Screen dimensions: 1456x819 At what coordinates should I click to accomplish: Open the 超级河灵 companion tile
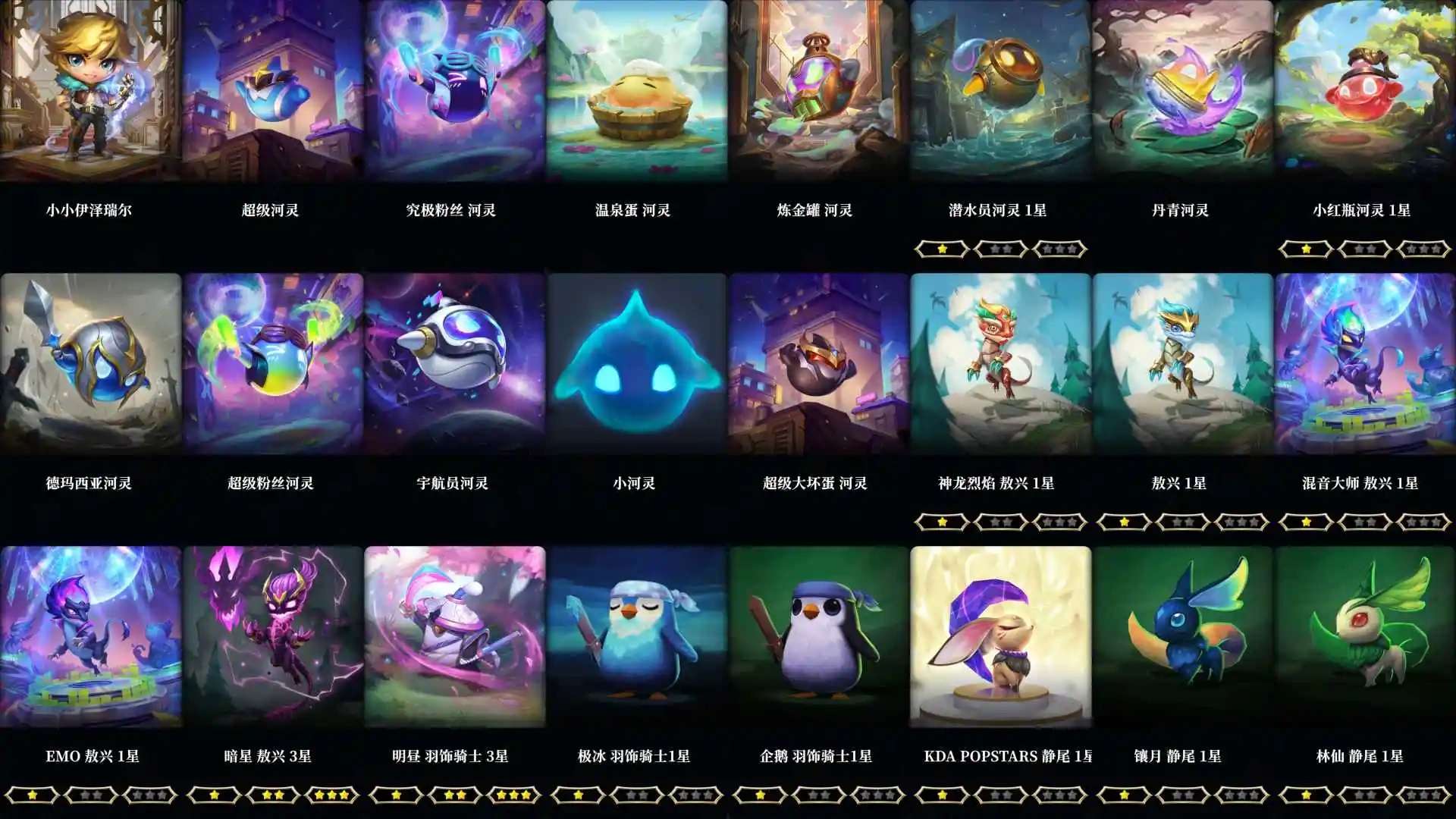(x=273, y=91)
